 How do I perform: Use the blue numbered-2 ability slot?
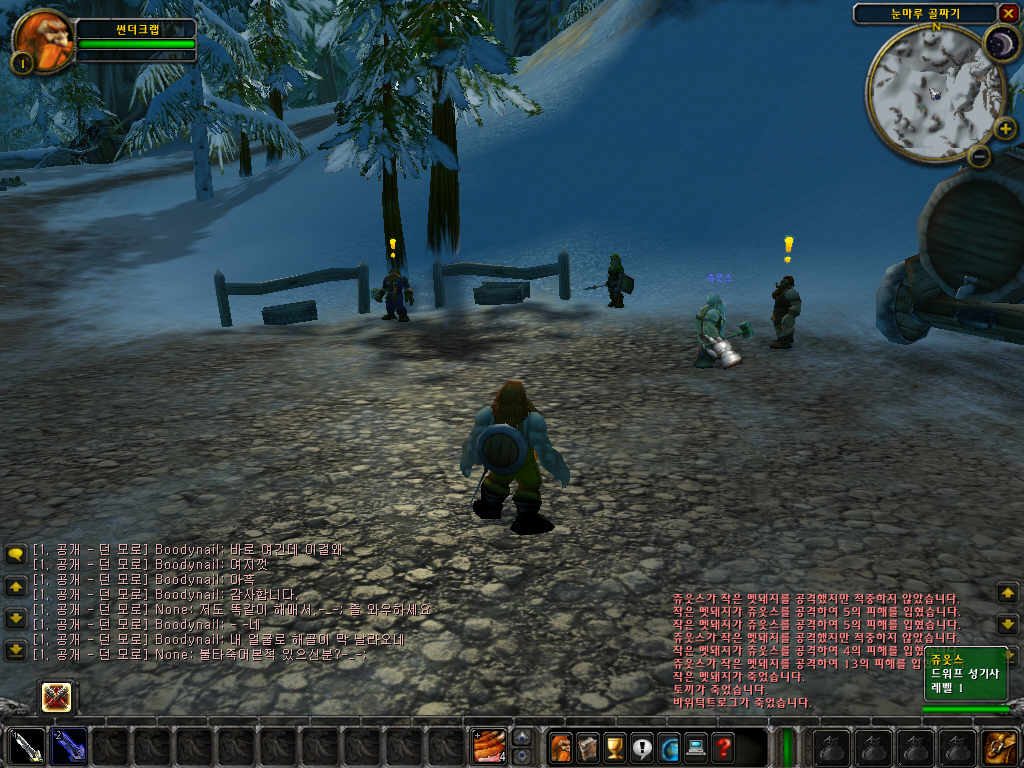tap(68, 747)
